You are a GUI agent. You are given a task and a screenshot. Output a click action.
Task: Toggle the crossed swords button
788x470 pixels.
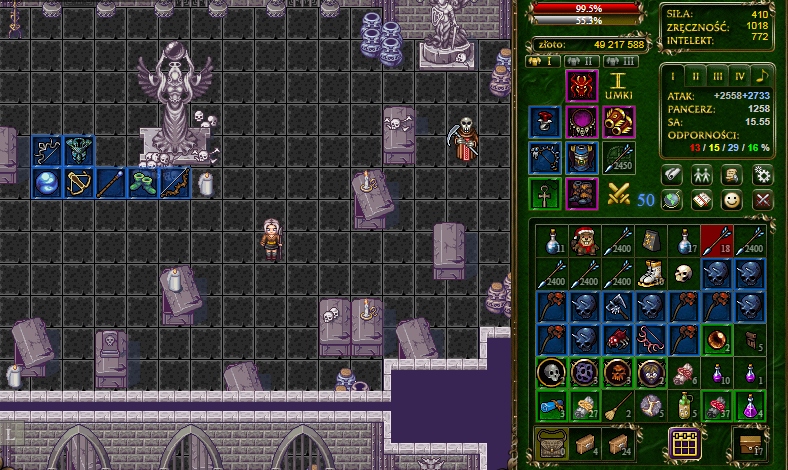click(x=618, y=194)
